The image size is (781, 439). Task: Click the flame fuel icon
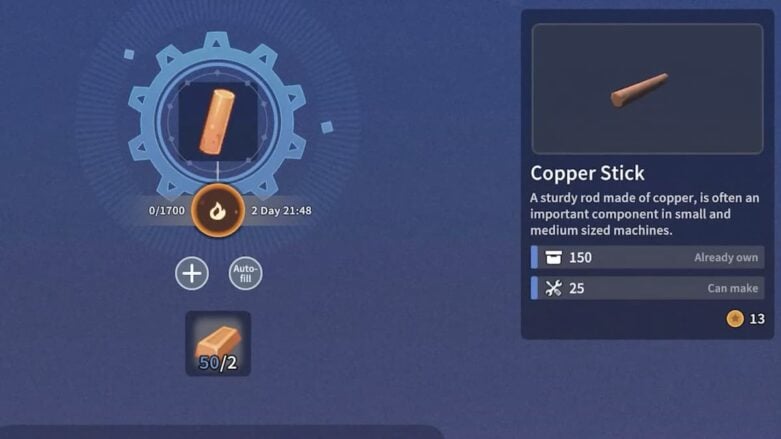[x=217, y=210]
